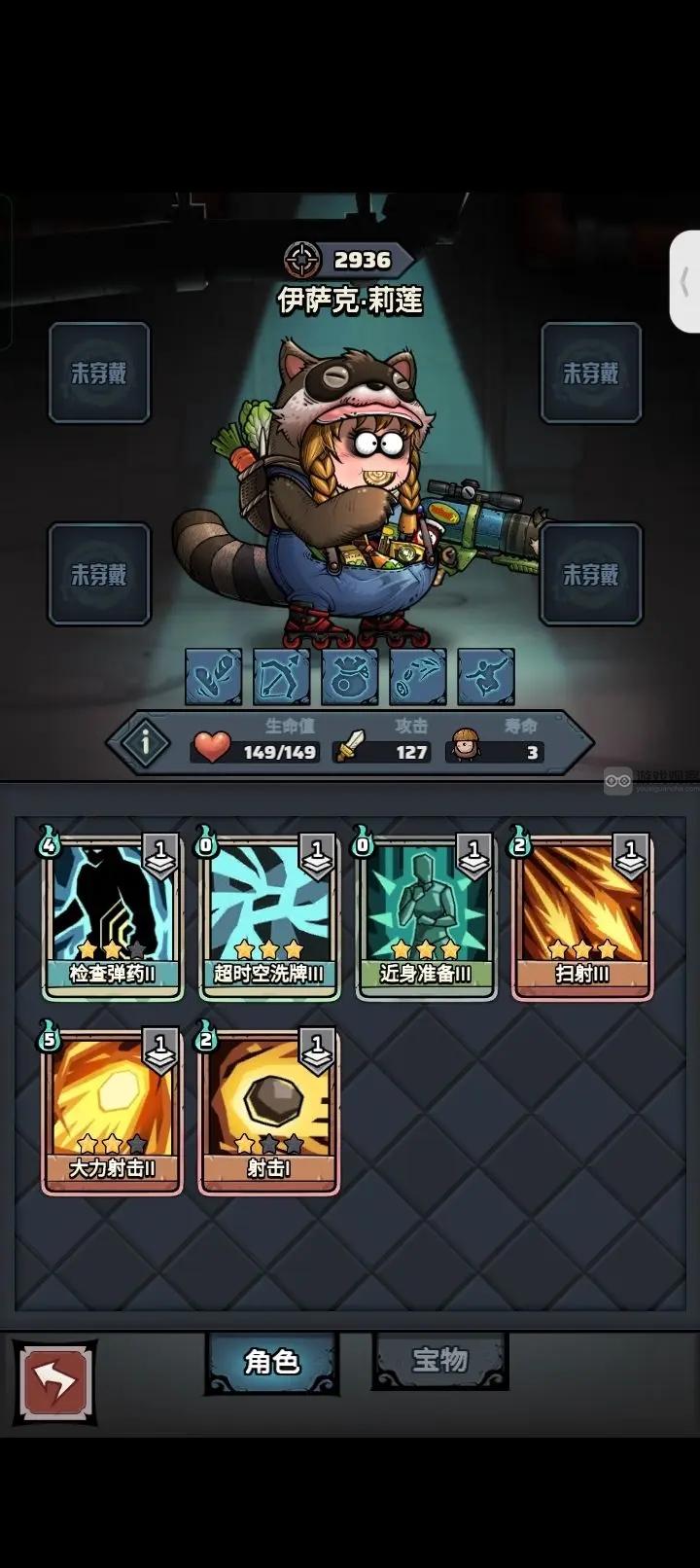Open the 大力射击II card

point(112,1109)
